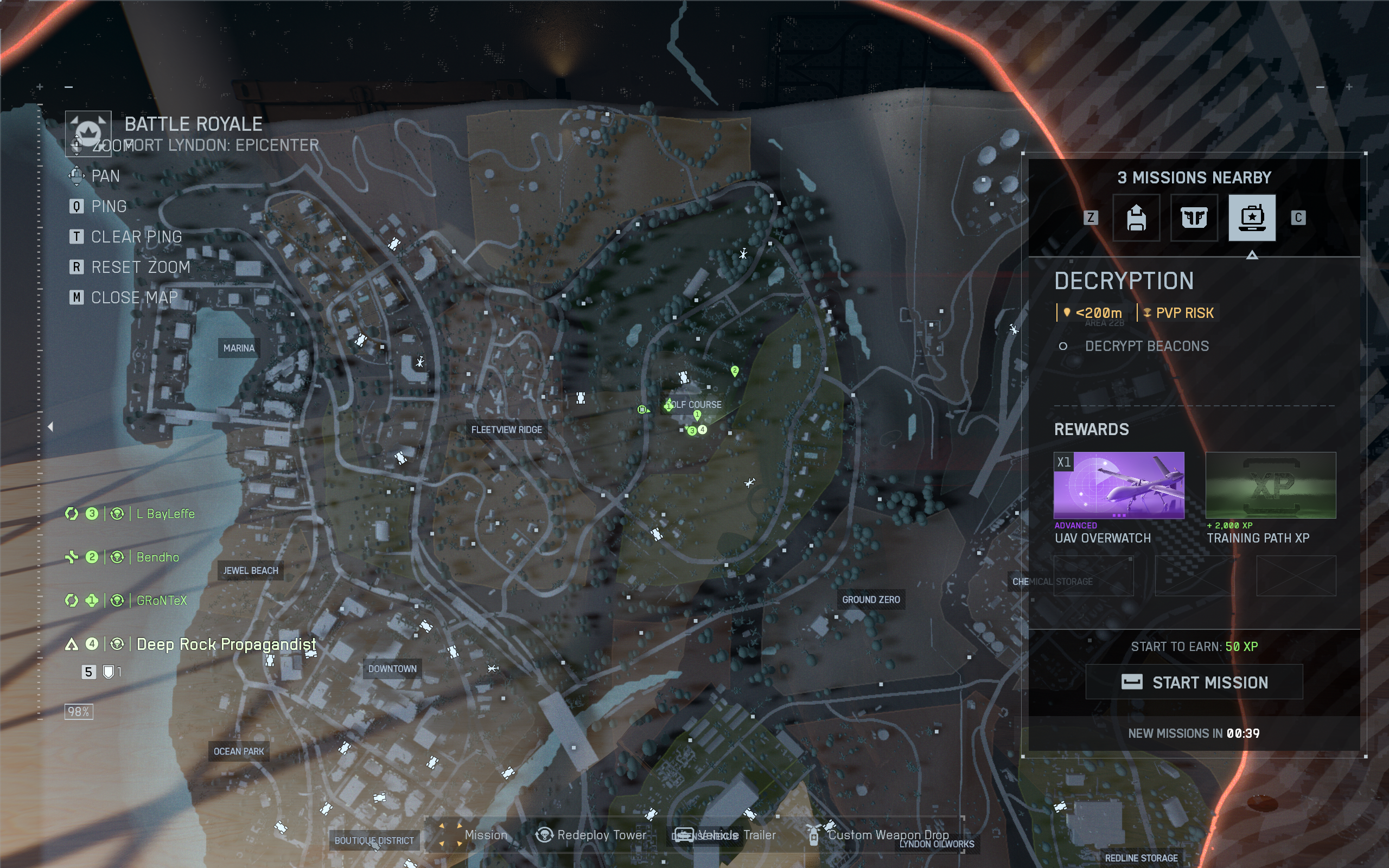
Task: Click the Ground Zero map label
Action: [871, 600]
